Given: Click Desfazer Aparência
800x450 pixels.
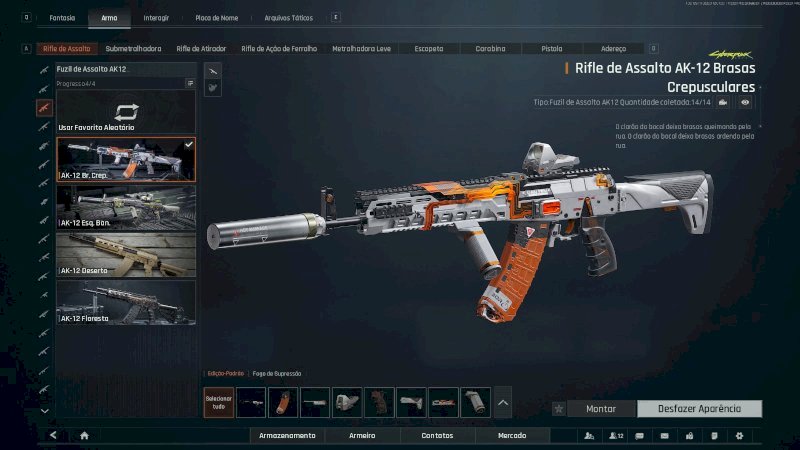Looking at the screenshot, I should pos(699,409).
